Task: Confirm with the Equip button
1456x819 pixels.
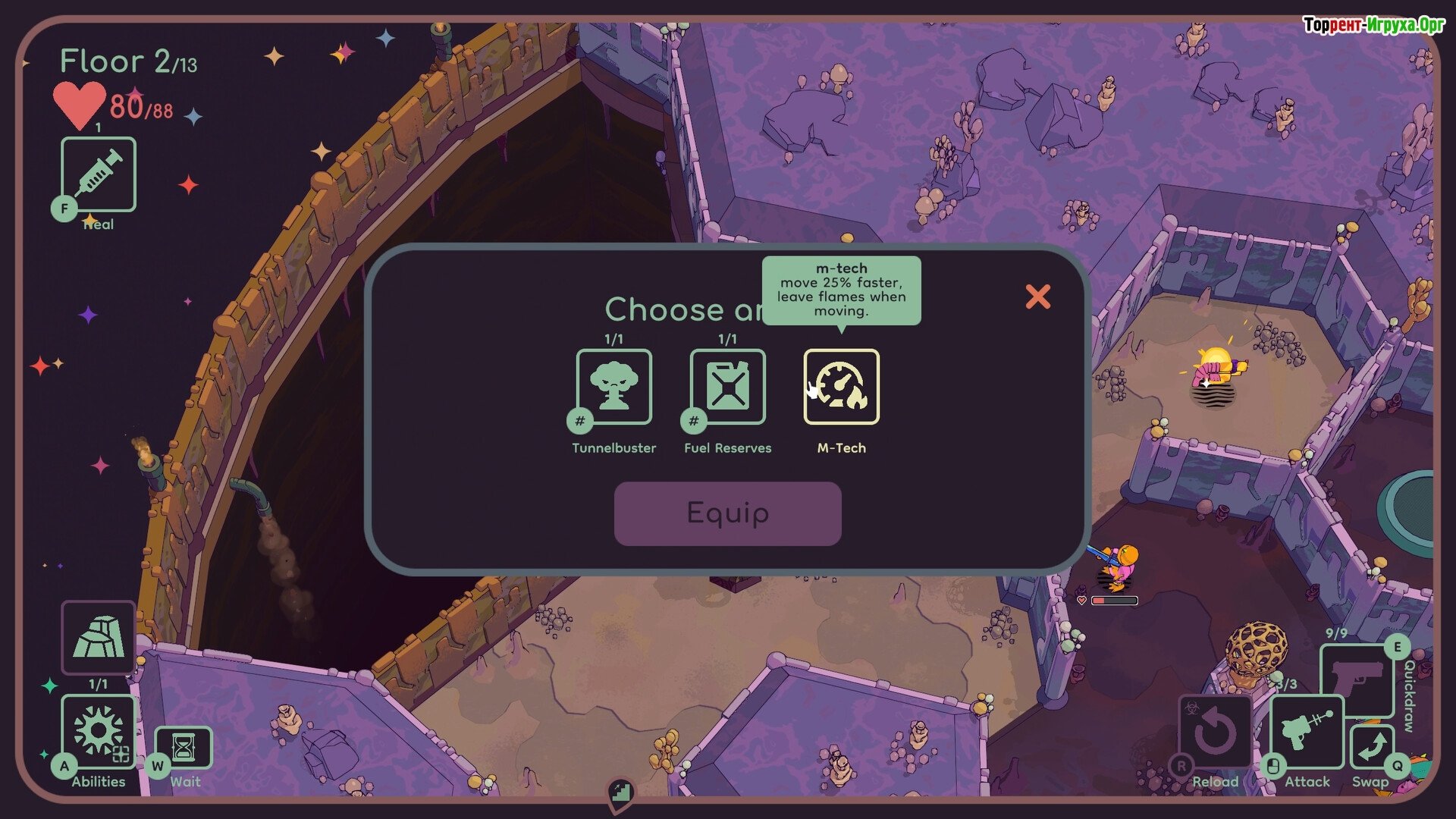Action: click(727, 513)
